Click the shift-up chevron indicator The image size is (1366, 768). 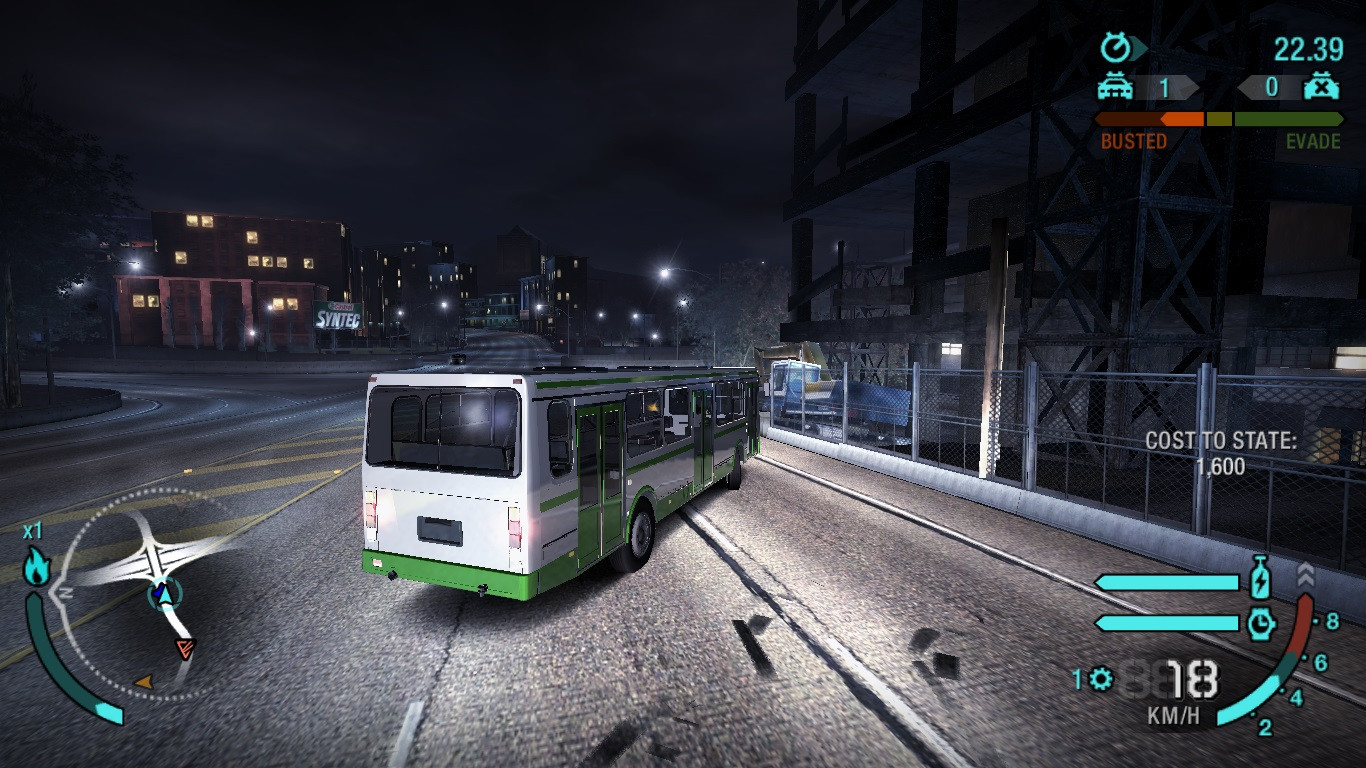pos(1305,574)
